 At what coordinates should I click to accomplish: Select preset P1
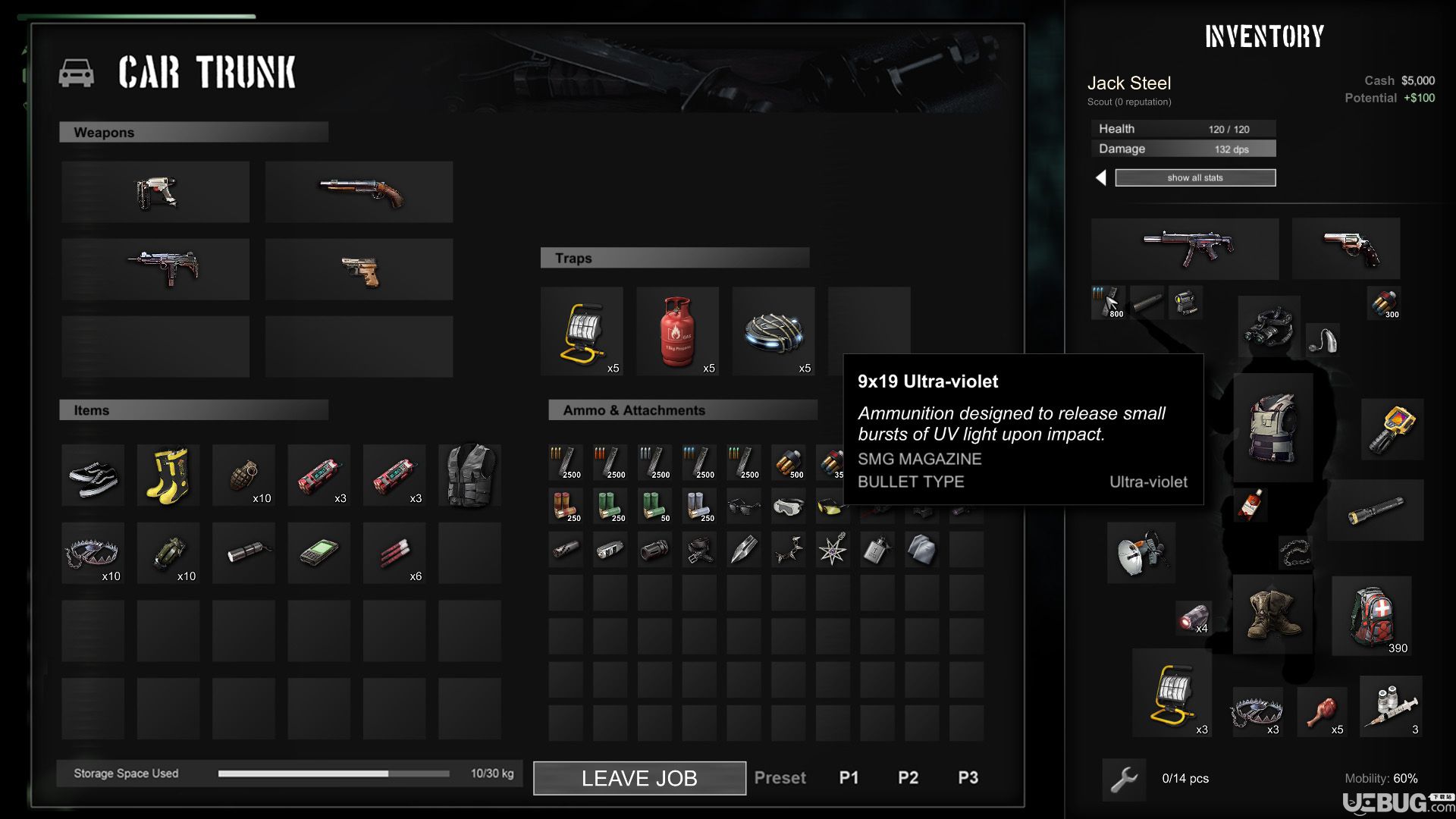tap(849, 778)
